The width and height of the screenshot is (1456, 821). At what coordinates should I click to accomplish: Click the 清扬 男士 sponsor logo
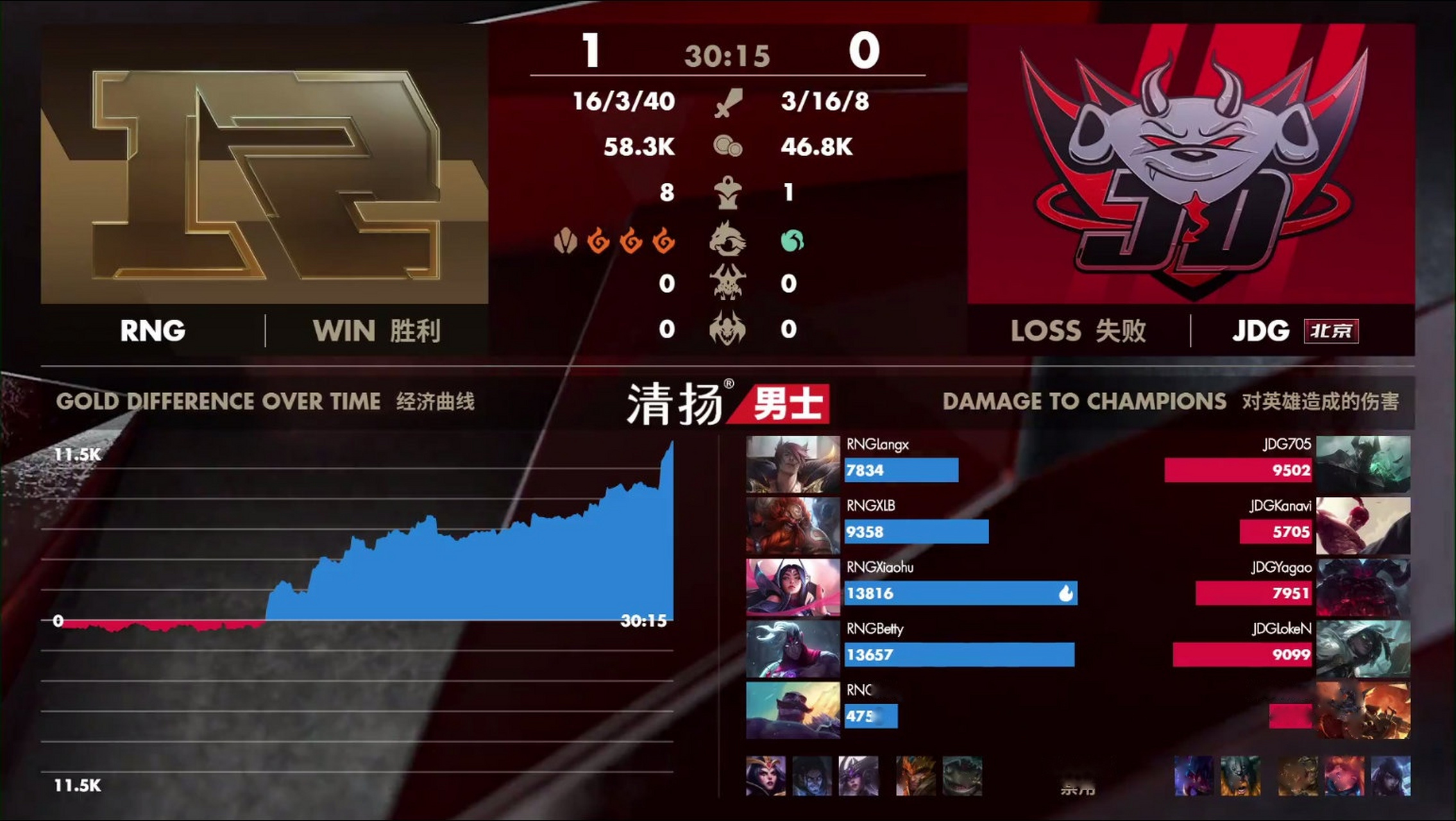[x=727, y=404]
